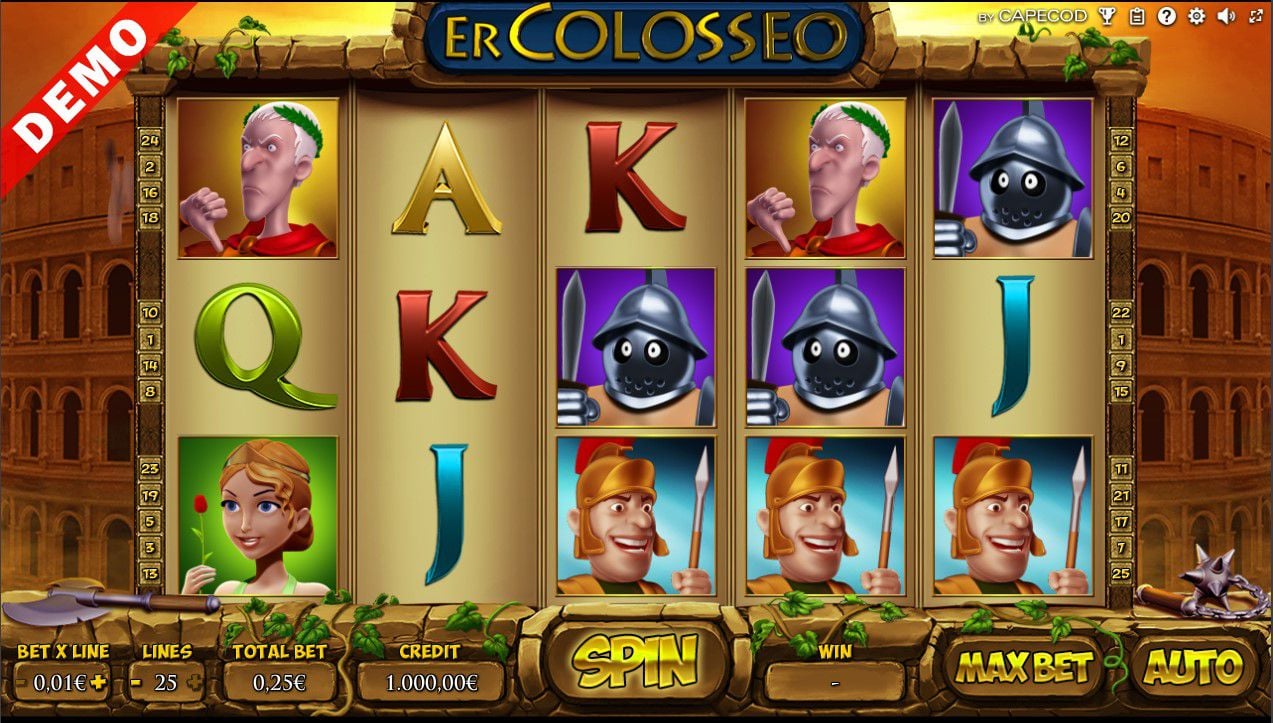1273x723 pixels.
Task: Switch to fullscreen mode
Action: [x=1256, y=16]
